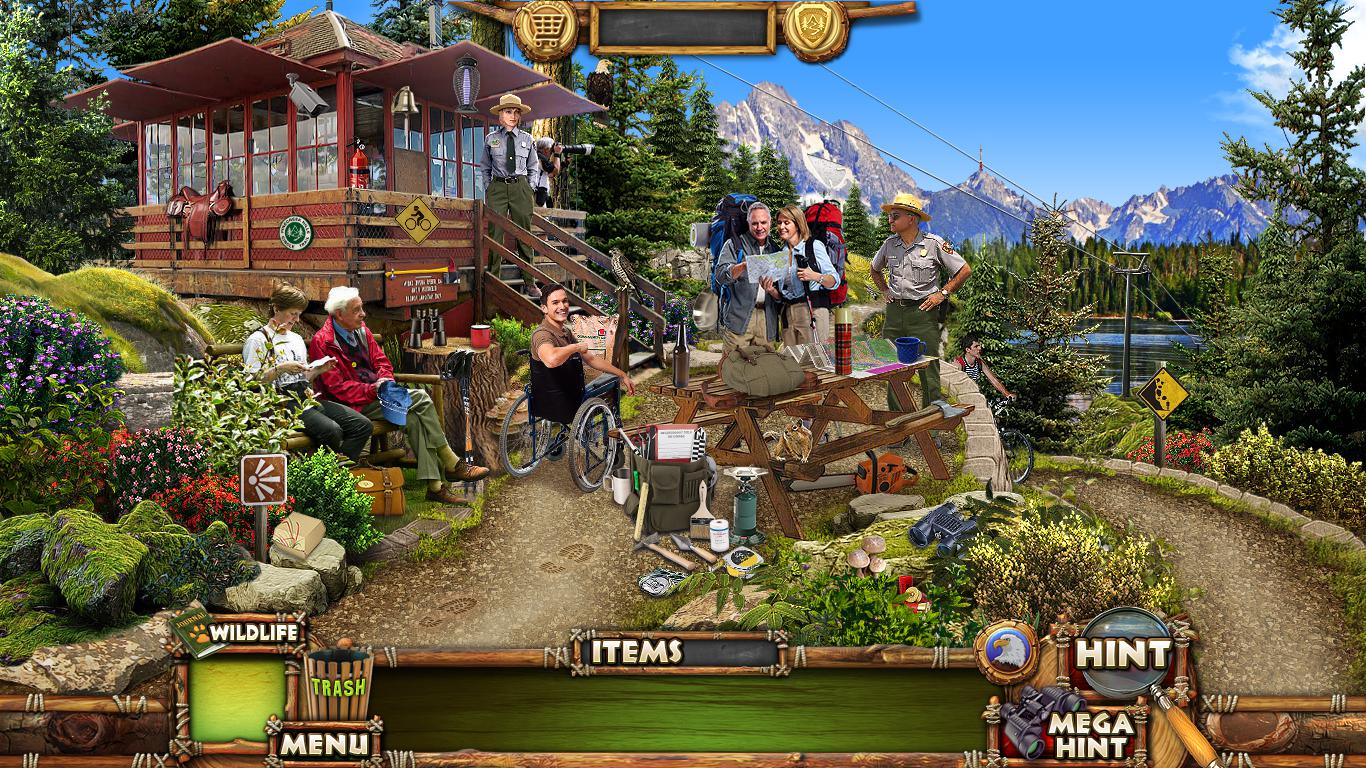Click the gold ranger badge icon

pos(815,27)
